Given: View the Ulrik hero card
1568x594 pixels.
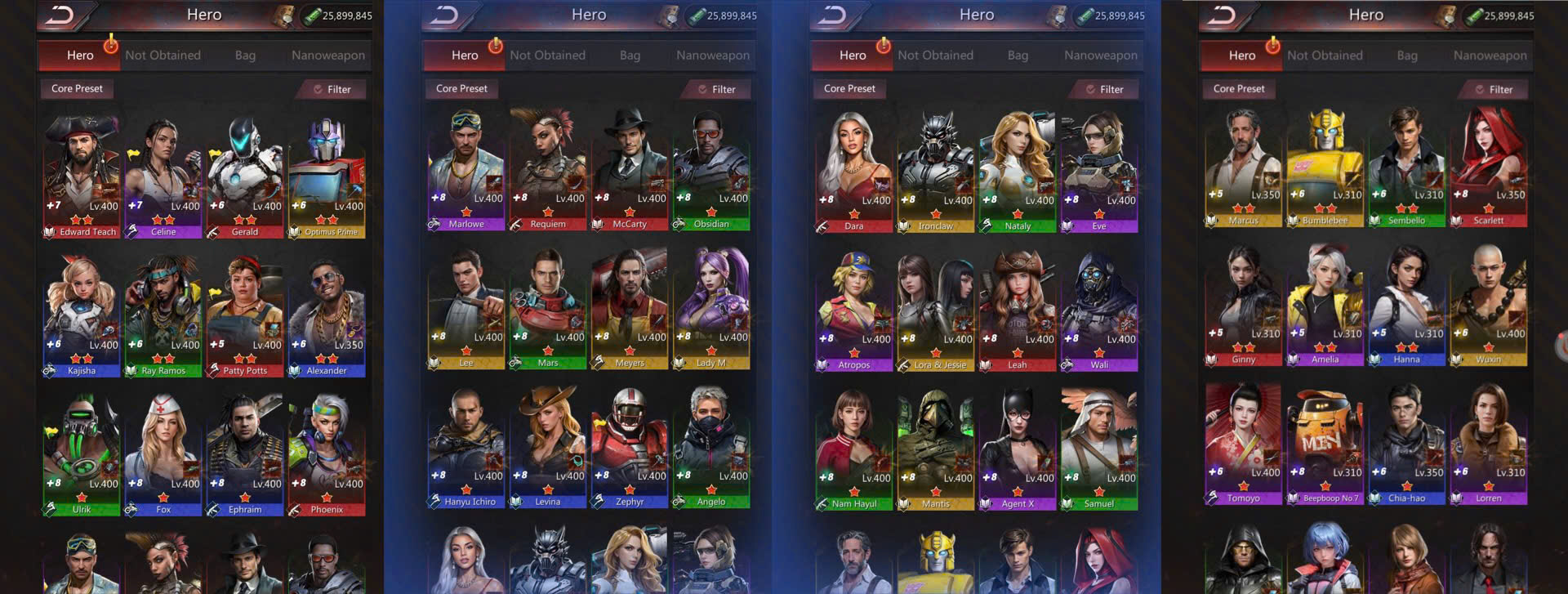Looking at the screenshot, I should click(x=81, y=449).
